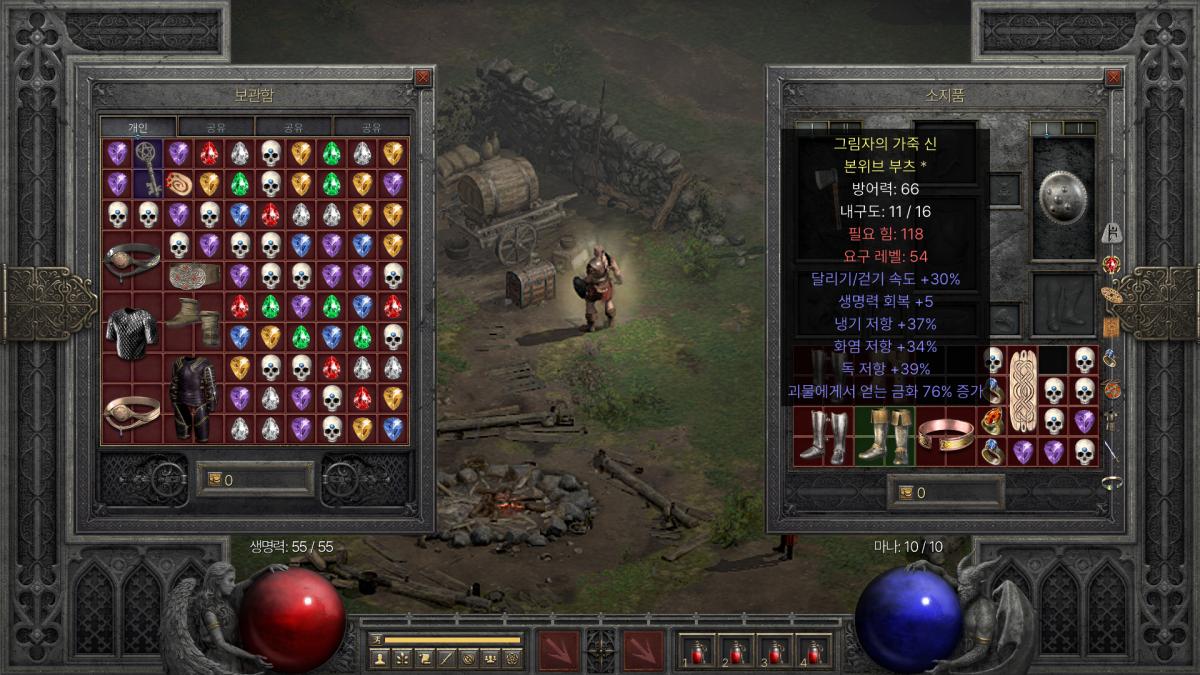
Task: Choose the left mouse skill slot
Action: pos(558,649)
